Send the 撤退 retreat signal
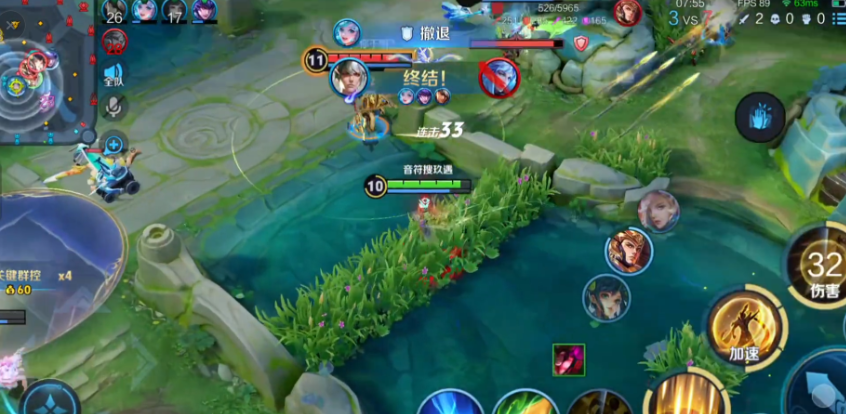Screen dimensions: 846x414 click(426, 33)
